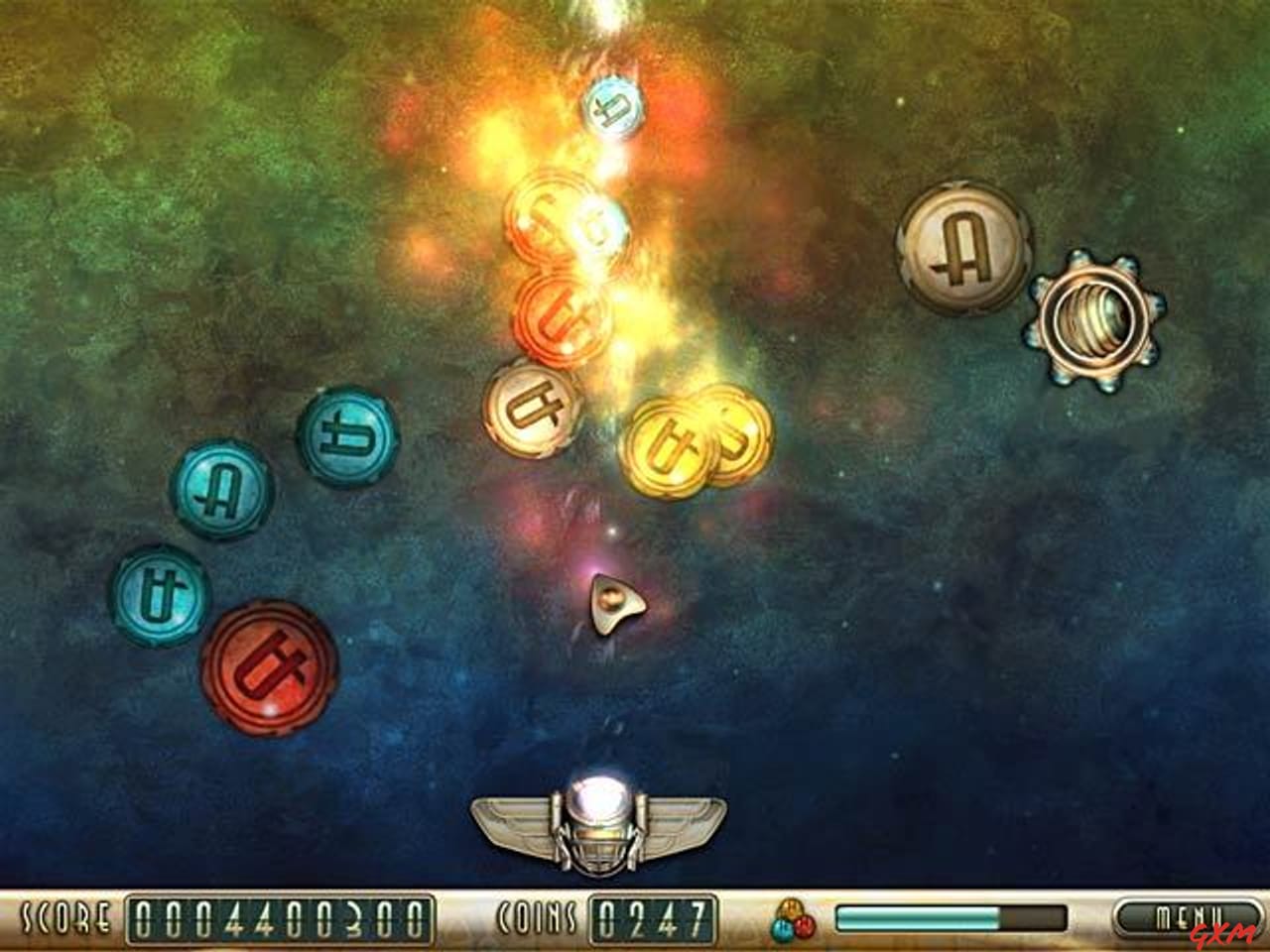Click the tri-color orbs status icon

point(791,920)
